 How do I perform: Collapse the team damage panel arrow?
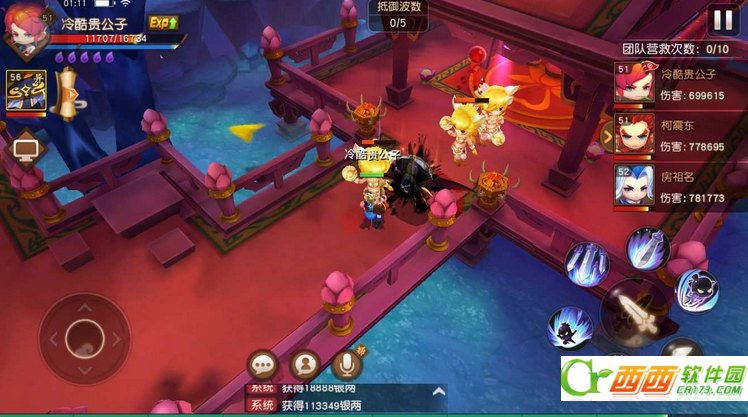606,135
